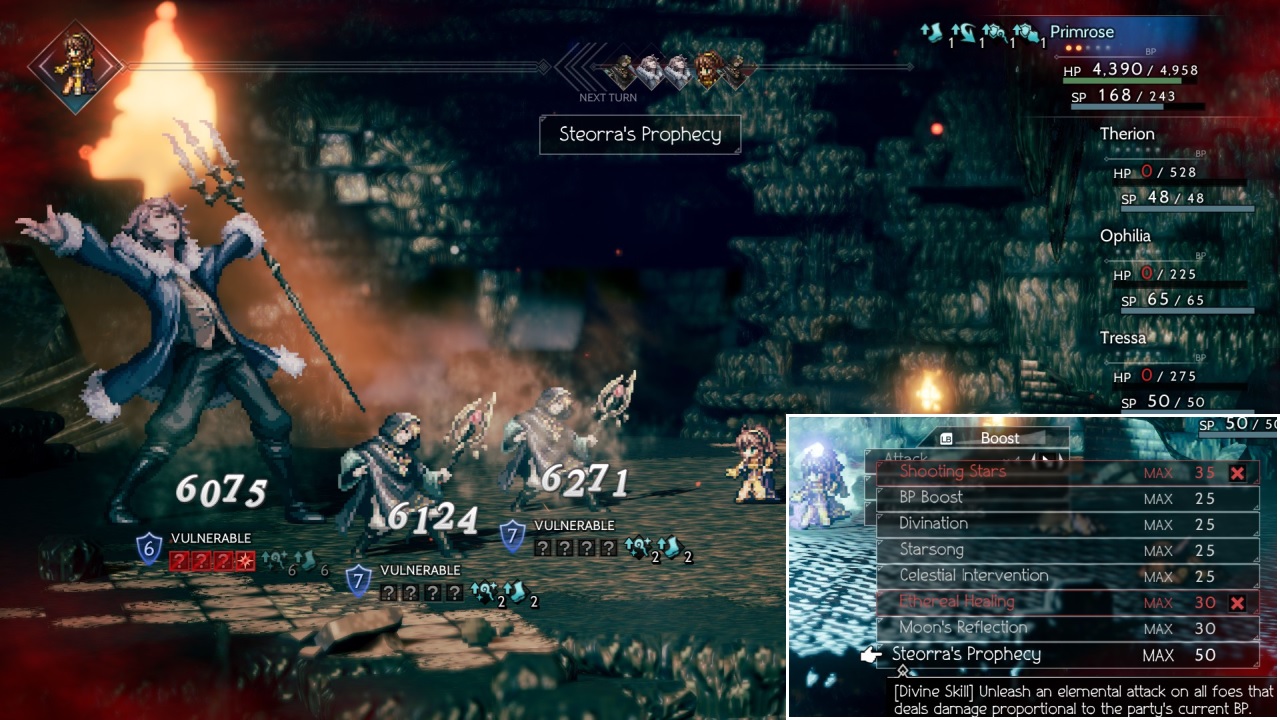Select Ophilia in the party list
This screenshot has height=720, width=1280.
tap(1125, 236)
